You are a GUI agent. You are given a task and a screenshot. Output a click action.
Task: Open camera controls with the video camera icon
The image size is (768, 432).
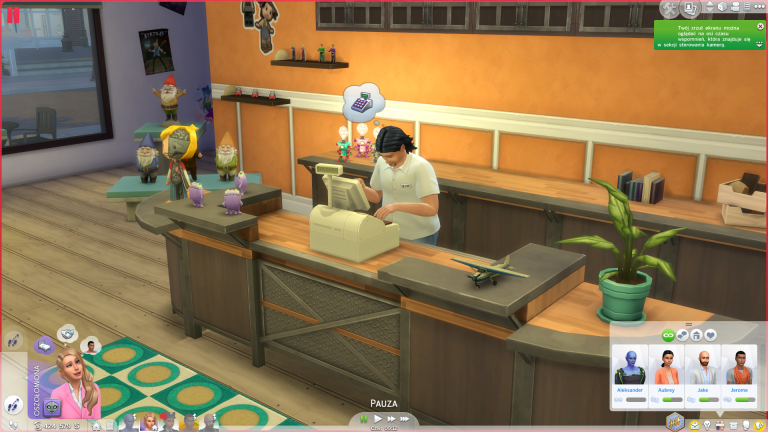pyautogui.click(x=734, y=8)
